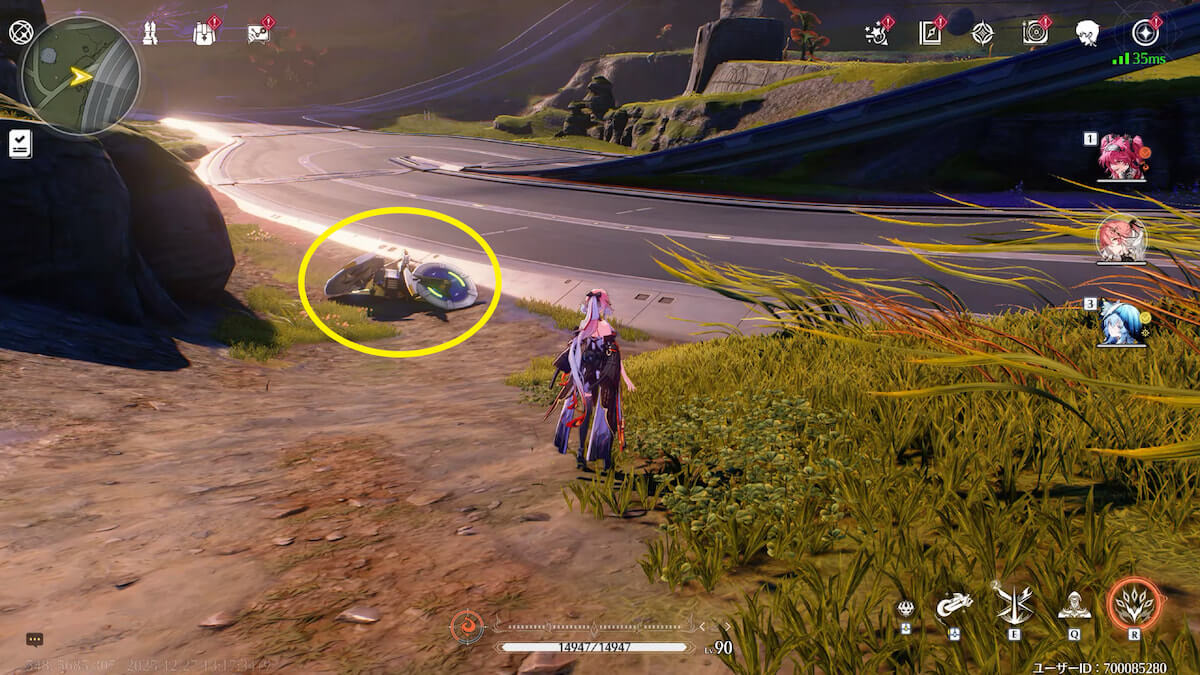Open the circled star menu icon
Image resolution: width=1200 pixels, height=675 pixels.
(1145, 33)
